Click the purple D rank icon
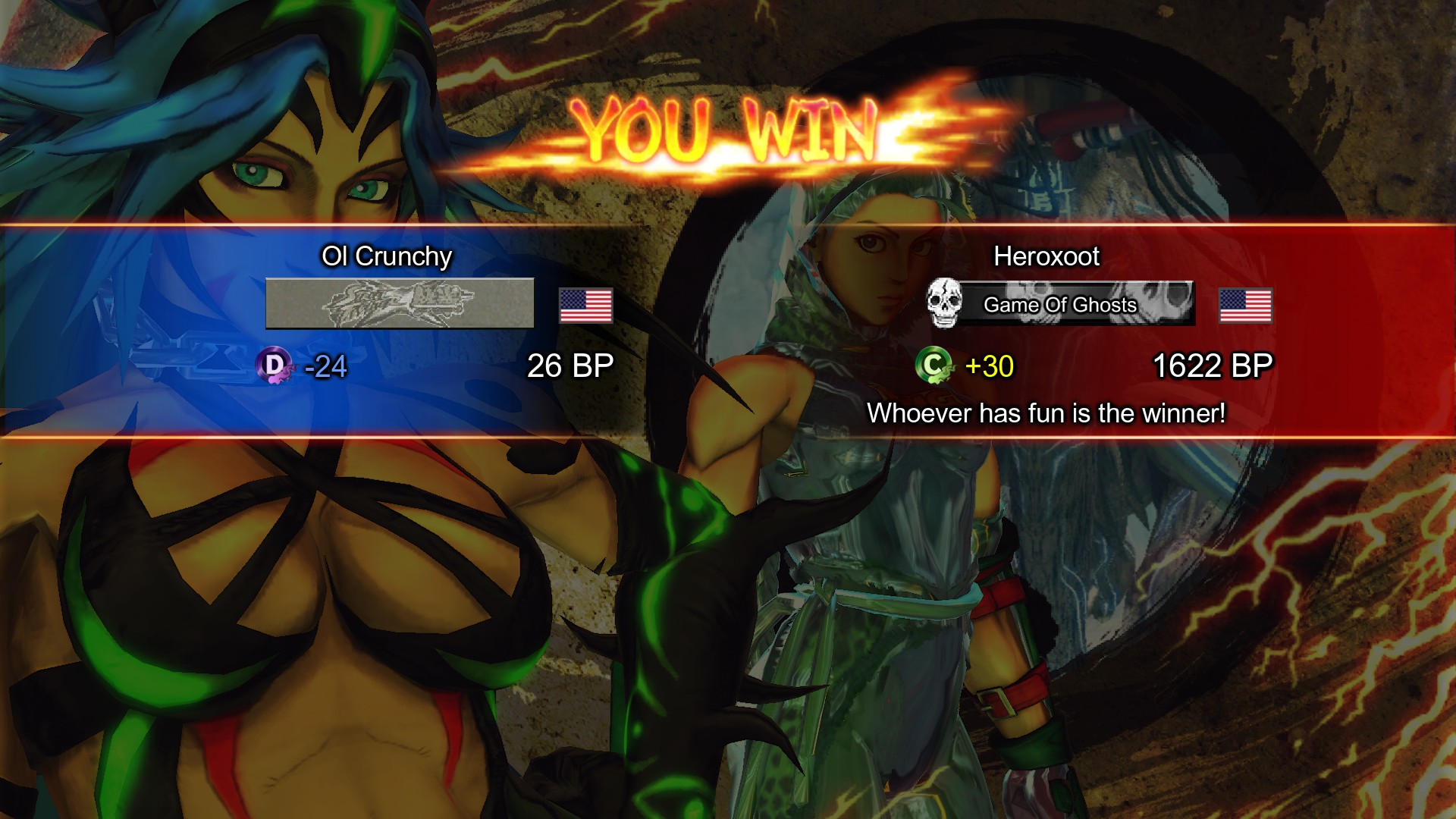The image size is (1456, 819). (274, 366)
